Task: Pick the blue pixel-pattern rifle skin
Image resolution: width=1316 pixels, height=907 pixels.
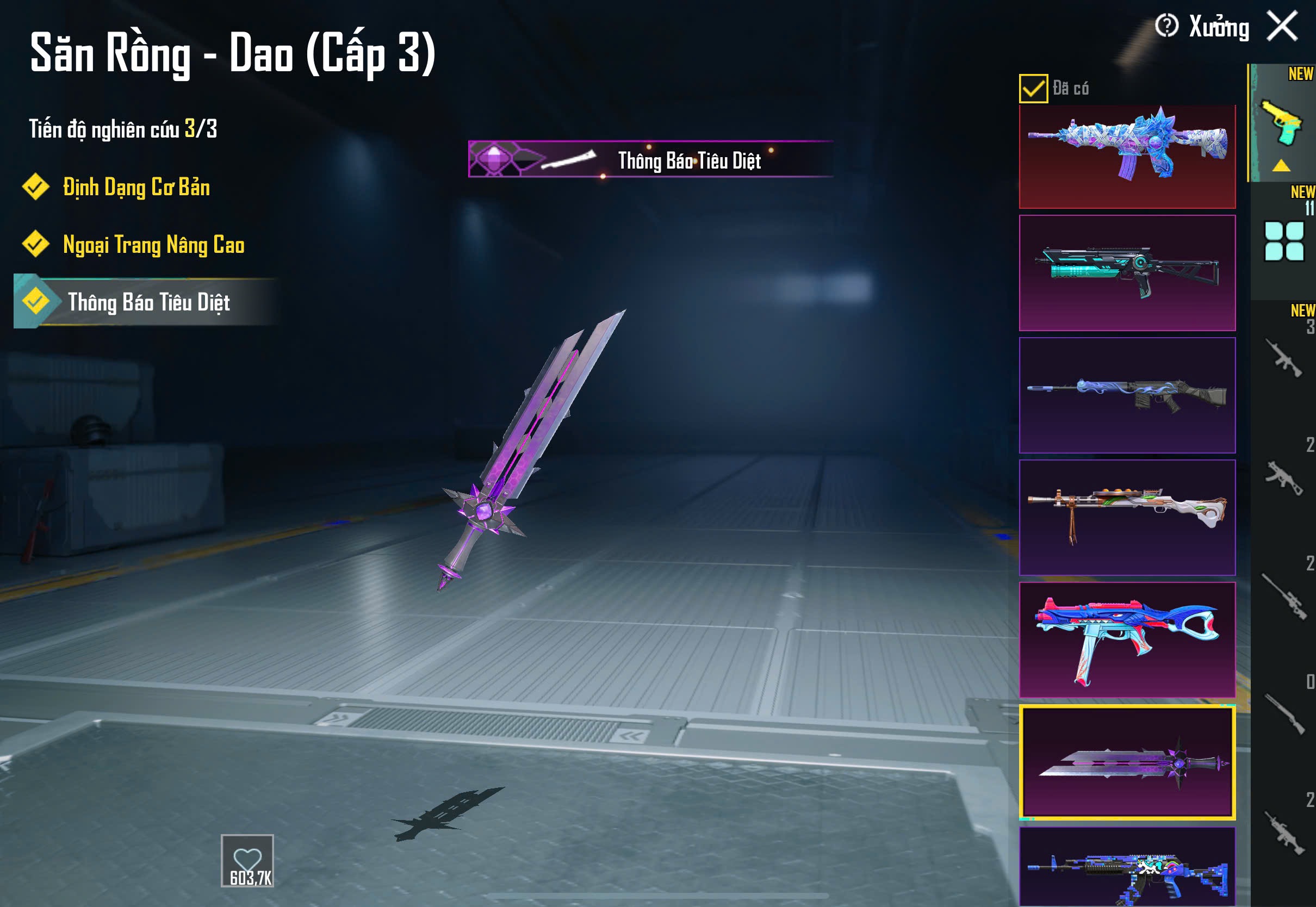Action: [1127, 867]
